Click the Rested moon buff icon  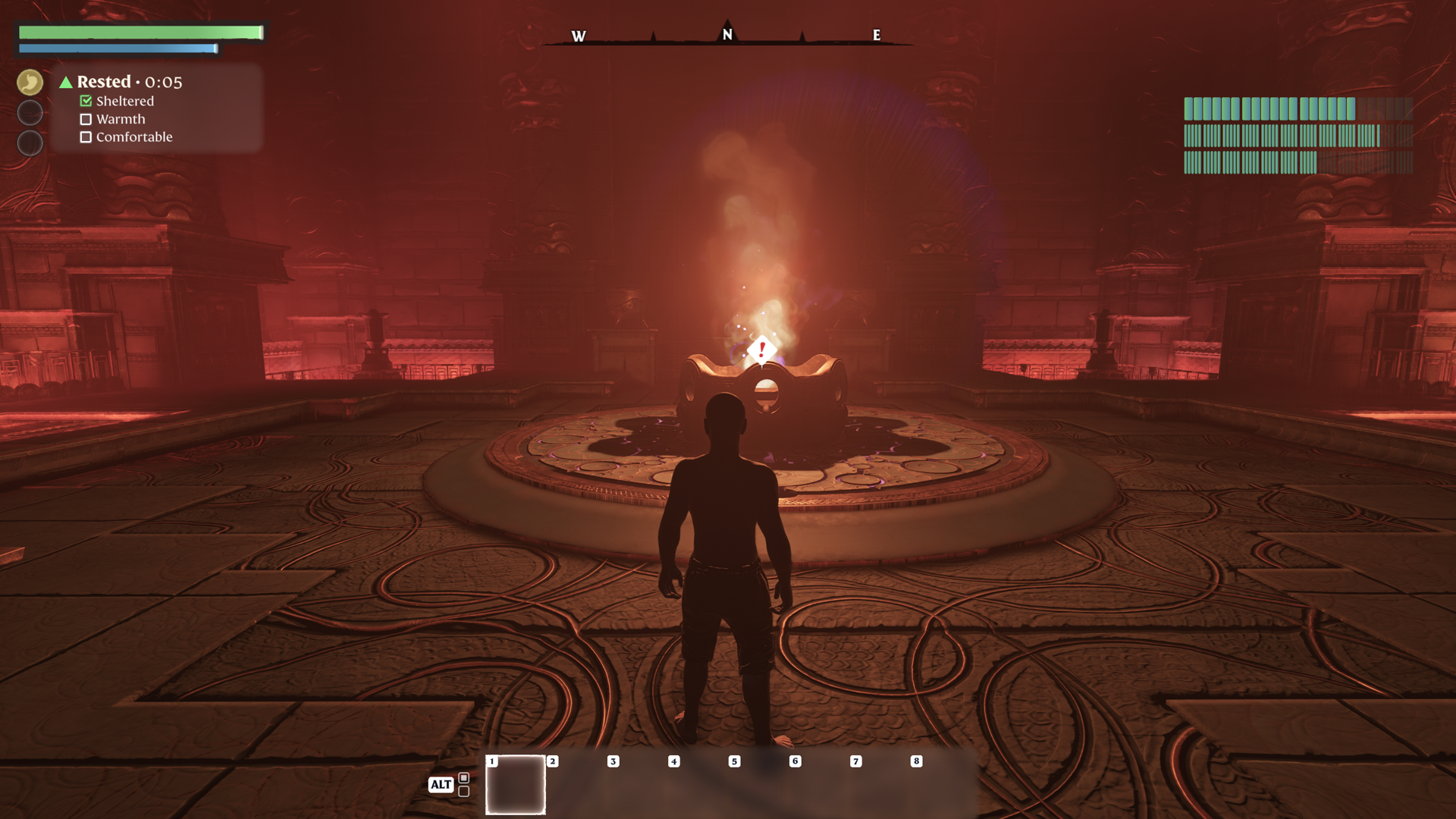click(x=30, y=83)
